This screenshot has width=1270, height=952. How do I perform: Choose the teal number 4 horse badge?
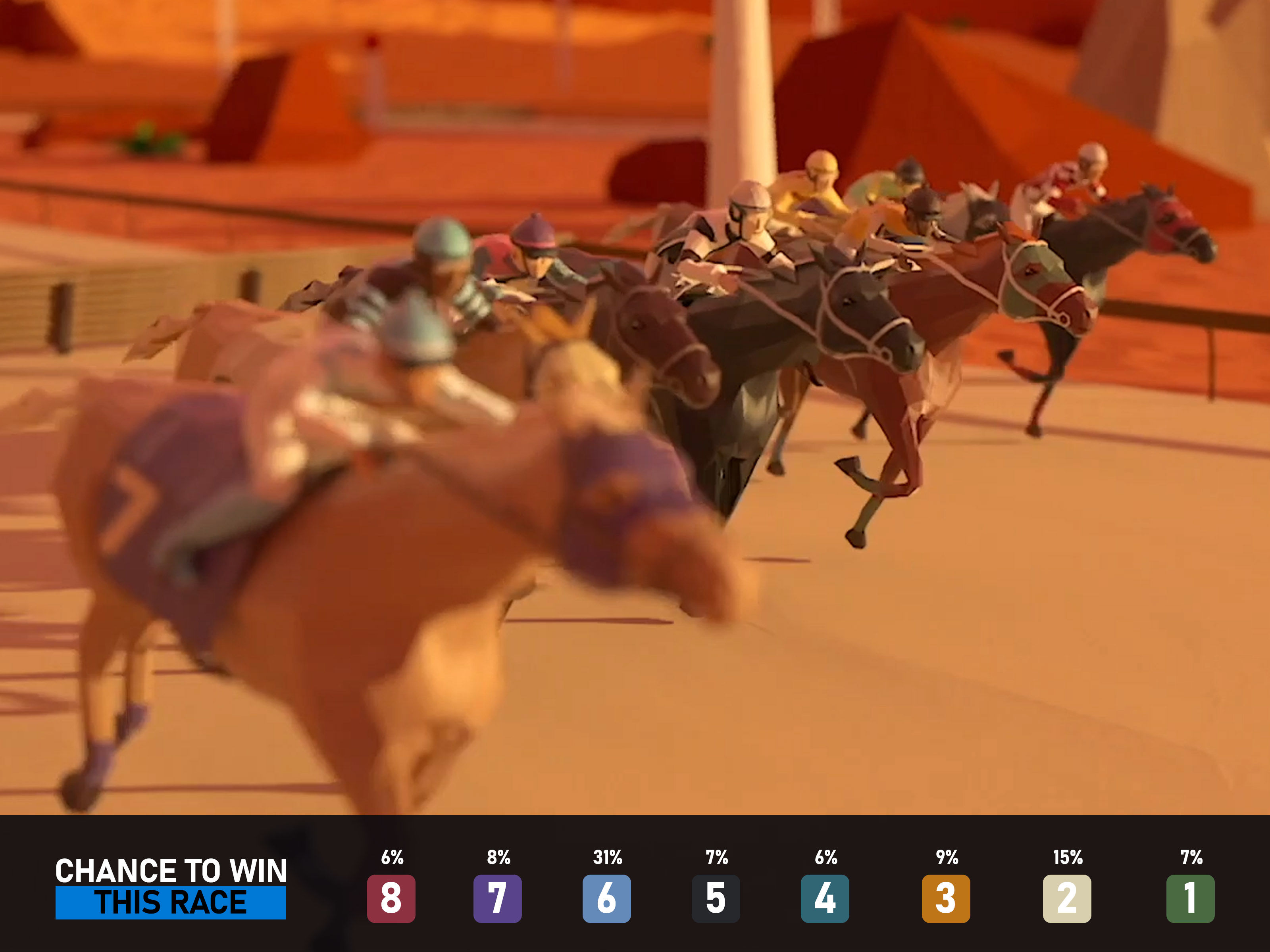(x=825, y=898)
